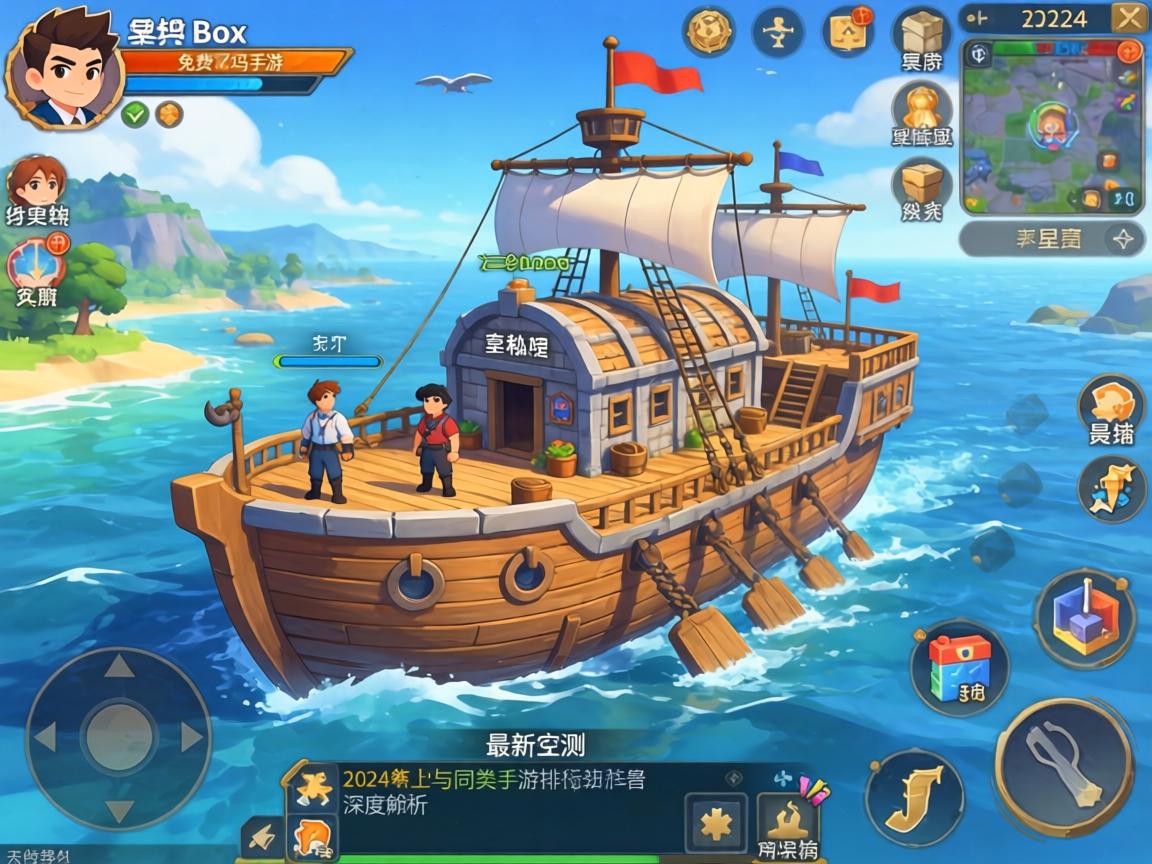Open the balance scale icon menu
1152x864 pixels.
(x=778, y=31)
